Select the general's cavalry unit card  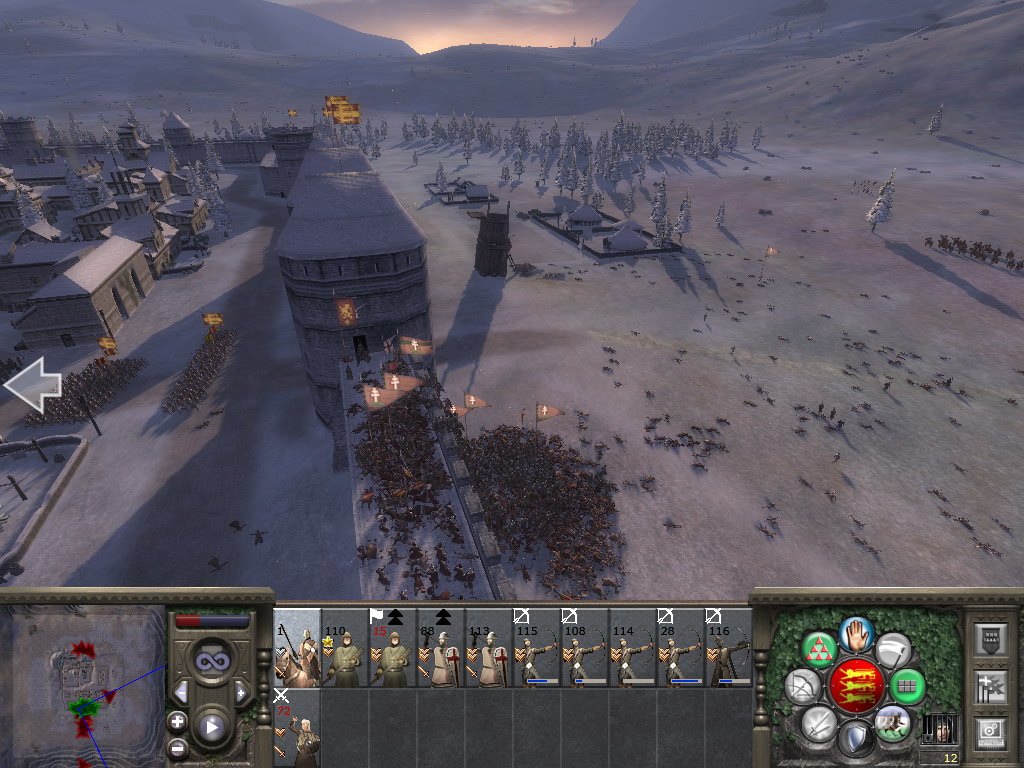(297, 648)
